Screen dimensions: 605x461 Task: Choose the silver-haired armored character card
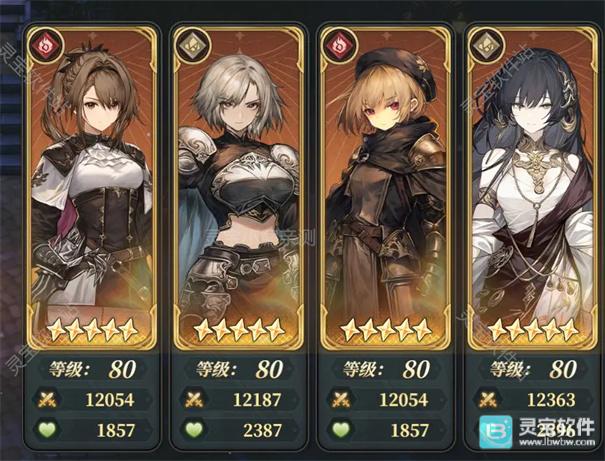[x=237, y=190]
